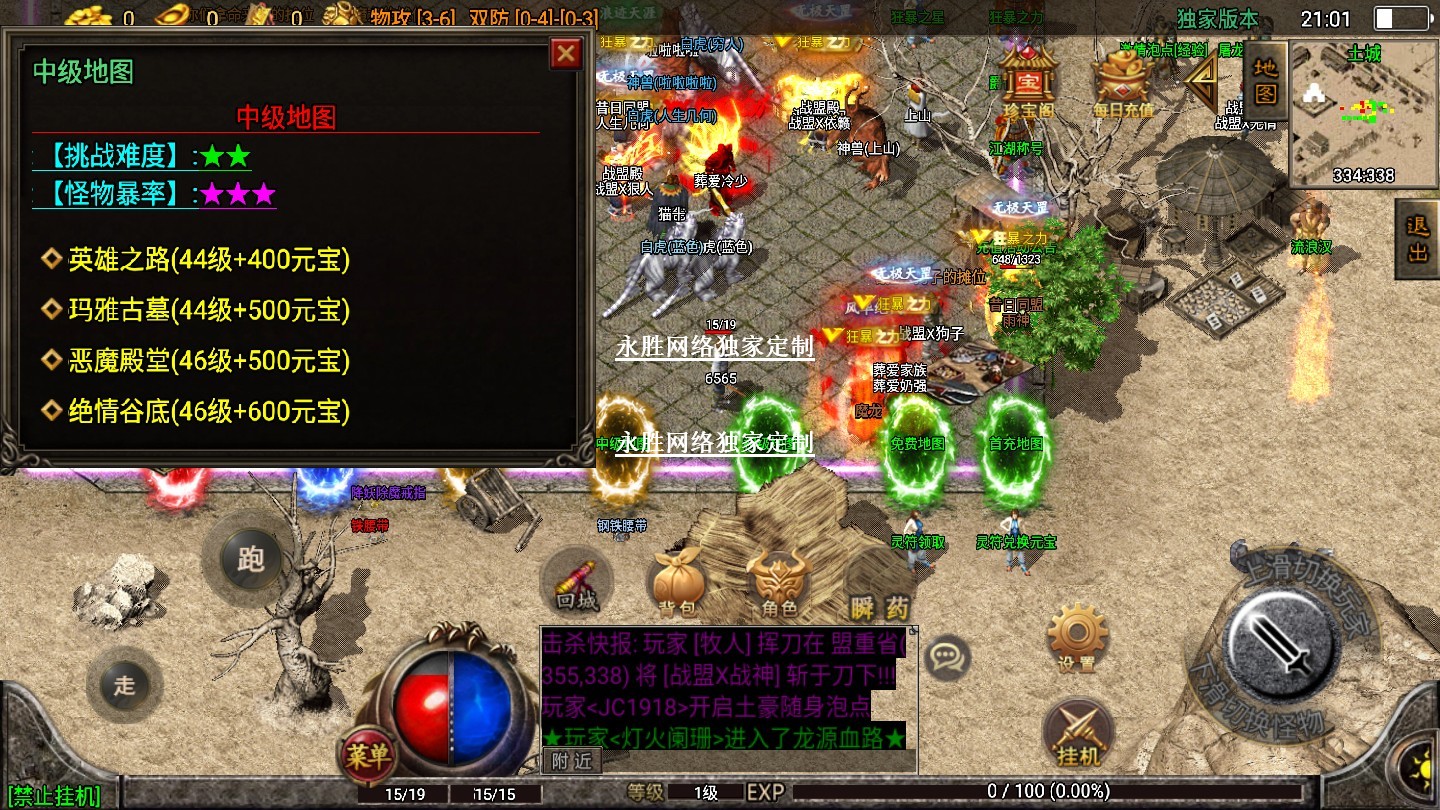Switch chat to 附近 nearby tab

tap(572, 761)
